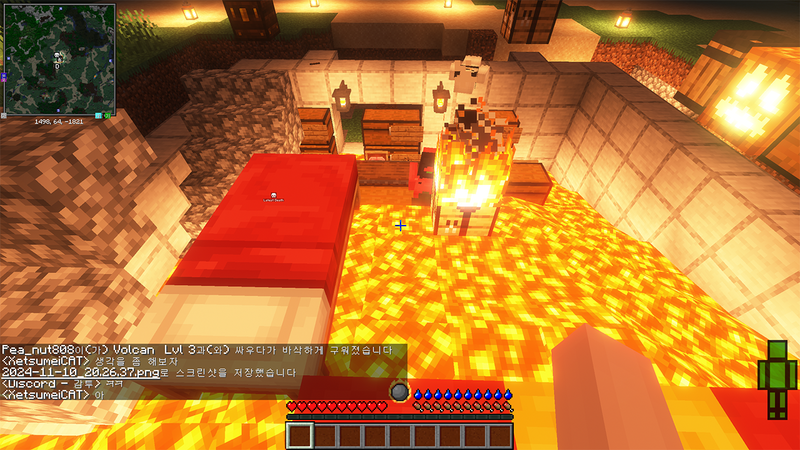The height and width of the screenshot is (450, 800).
Task: Click the gray orb icon above the hotbar
Action: click(398, 392)
